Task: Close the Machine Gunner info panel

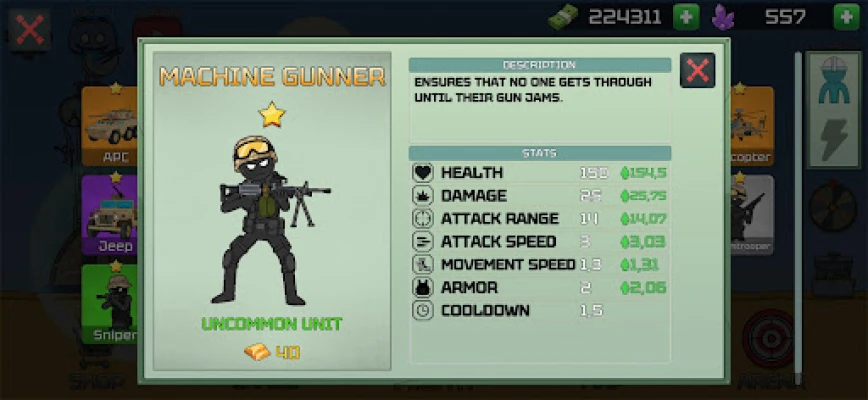Action: pos(697,70)
